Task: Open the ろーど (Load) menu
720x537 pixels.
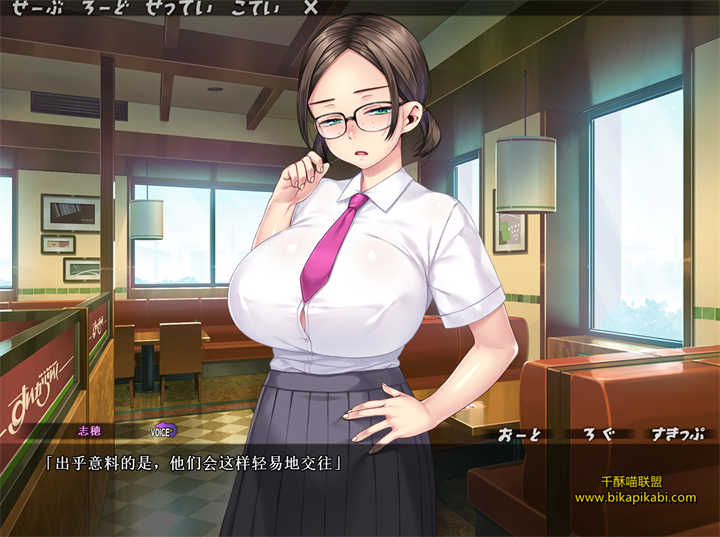Action: [x=102, y=7]
